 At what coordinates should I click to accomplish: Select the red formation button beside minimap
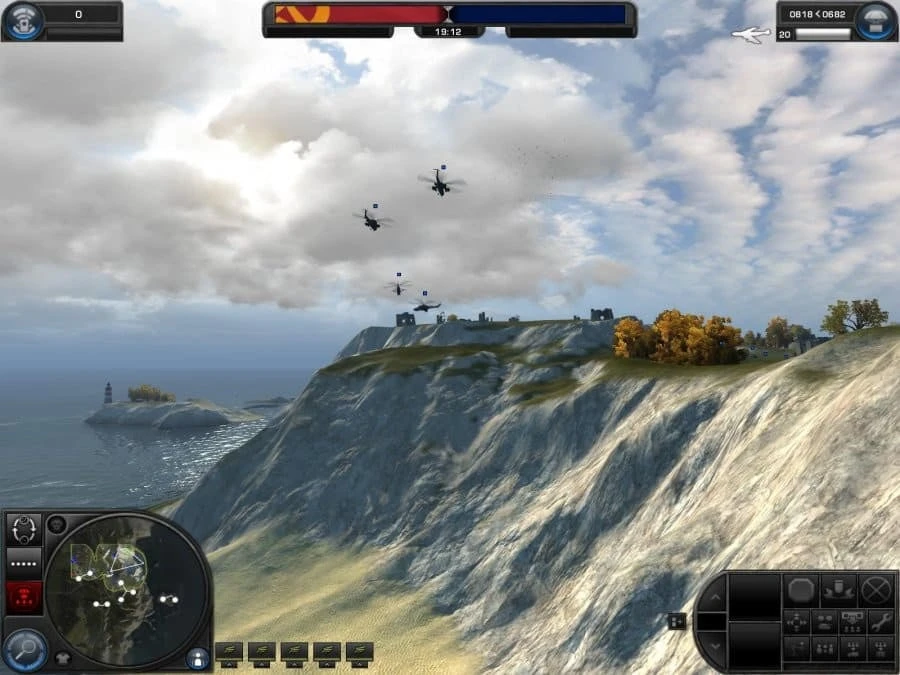coord(23,597)
